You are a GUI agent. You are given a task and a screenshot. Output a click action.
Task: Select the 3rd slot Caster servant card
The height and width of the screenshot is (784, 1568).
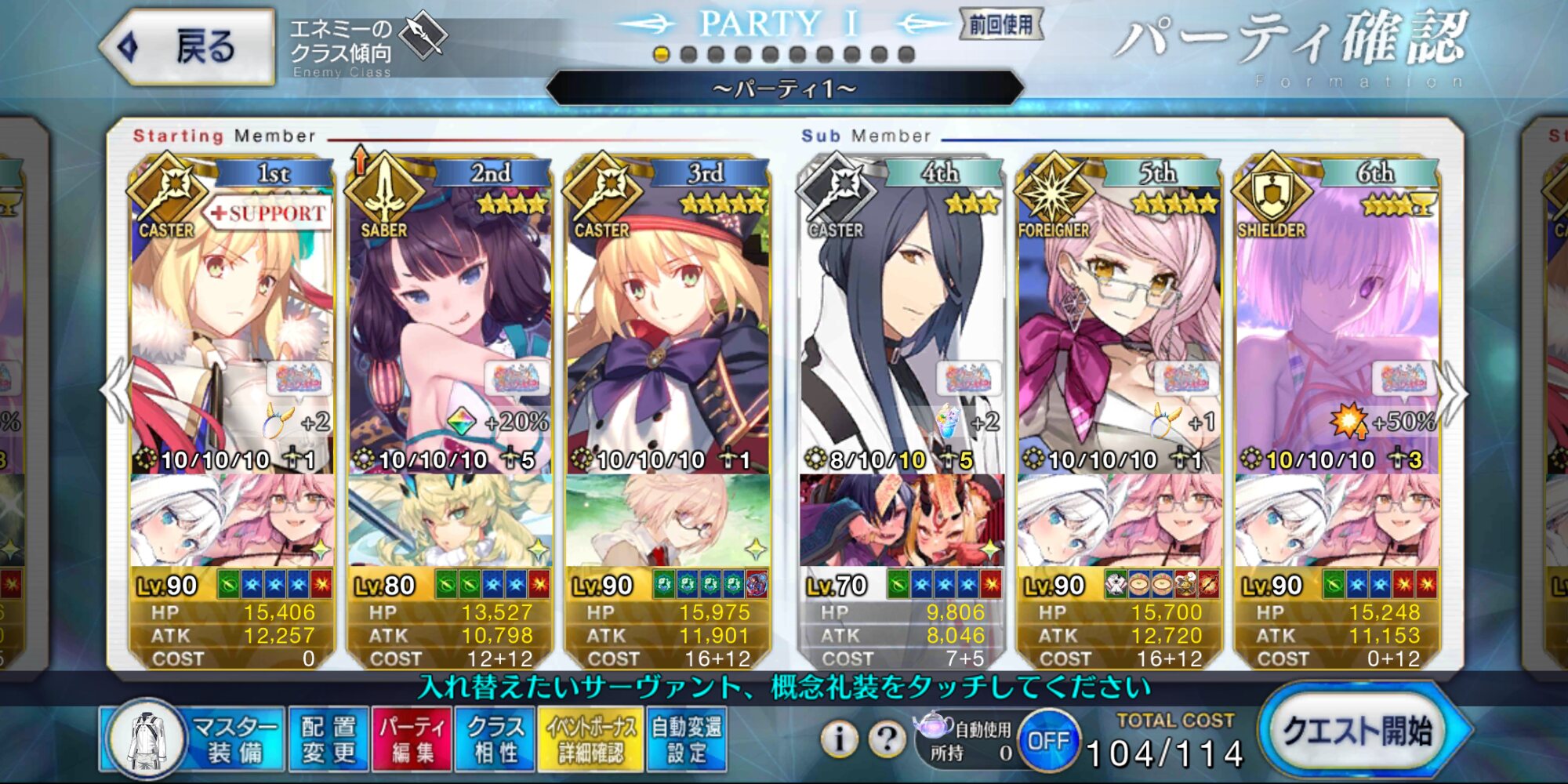[667, 329]
